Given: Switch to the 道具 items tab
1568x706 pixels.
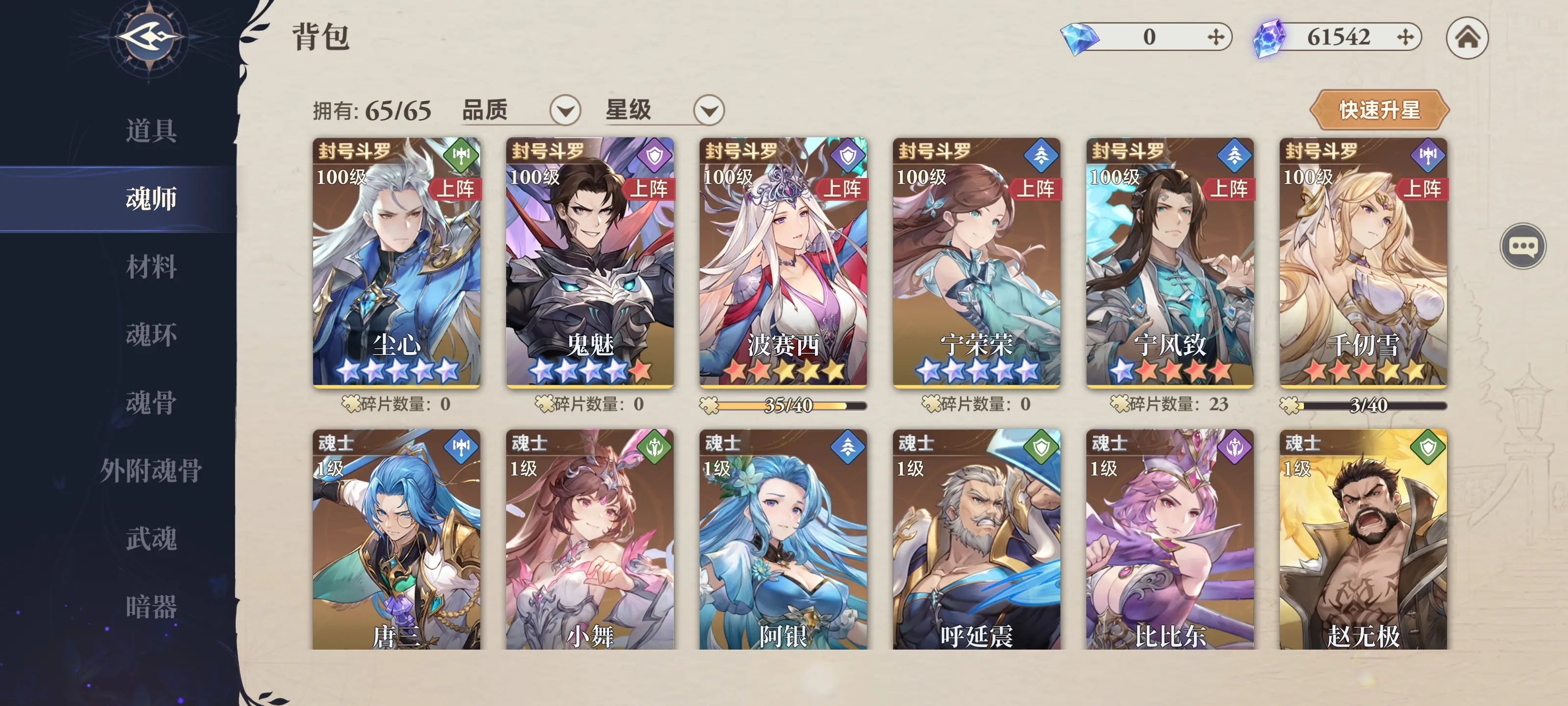Looking at the screenshot, I should (x=151, y=130).
